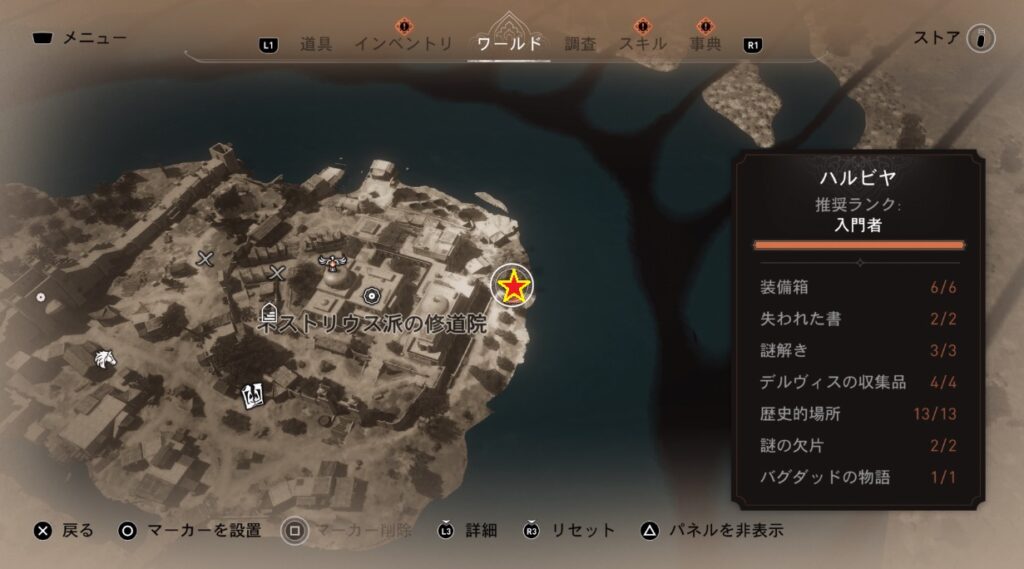The image size is (1024, 569).
Task: Select the red star map marker
Action: 514,287
